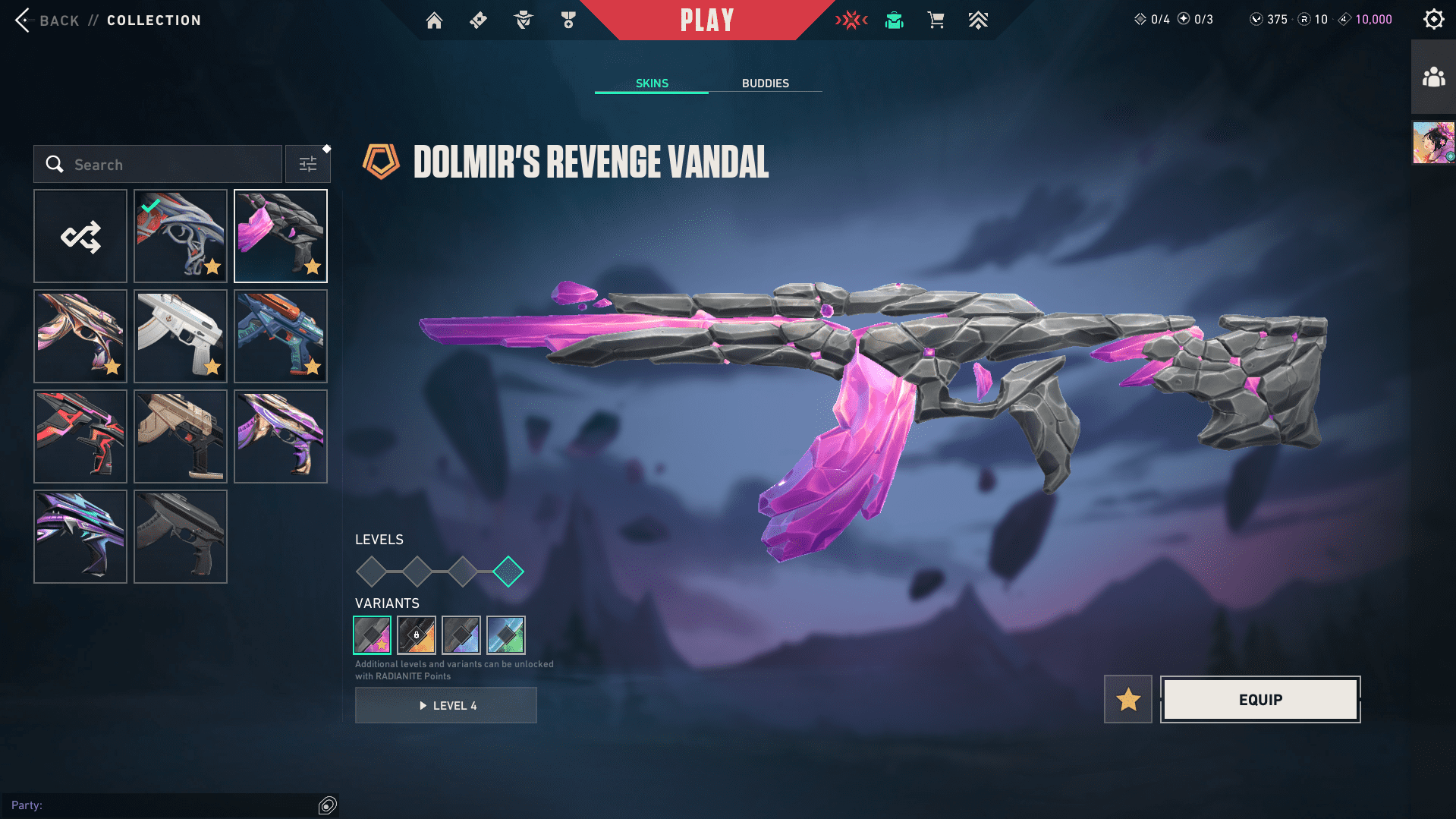
Task: Open the home screen icon
Action: [x=434, y=20]
